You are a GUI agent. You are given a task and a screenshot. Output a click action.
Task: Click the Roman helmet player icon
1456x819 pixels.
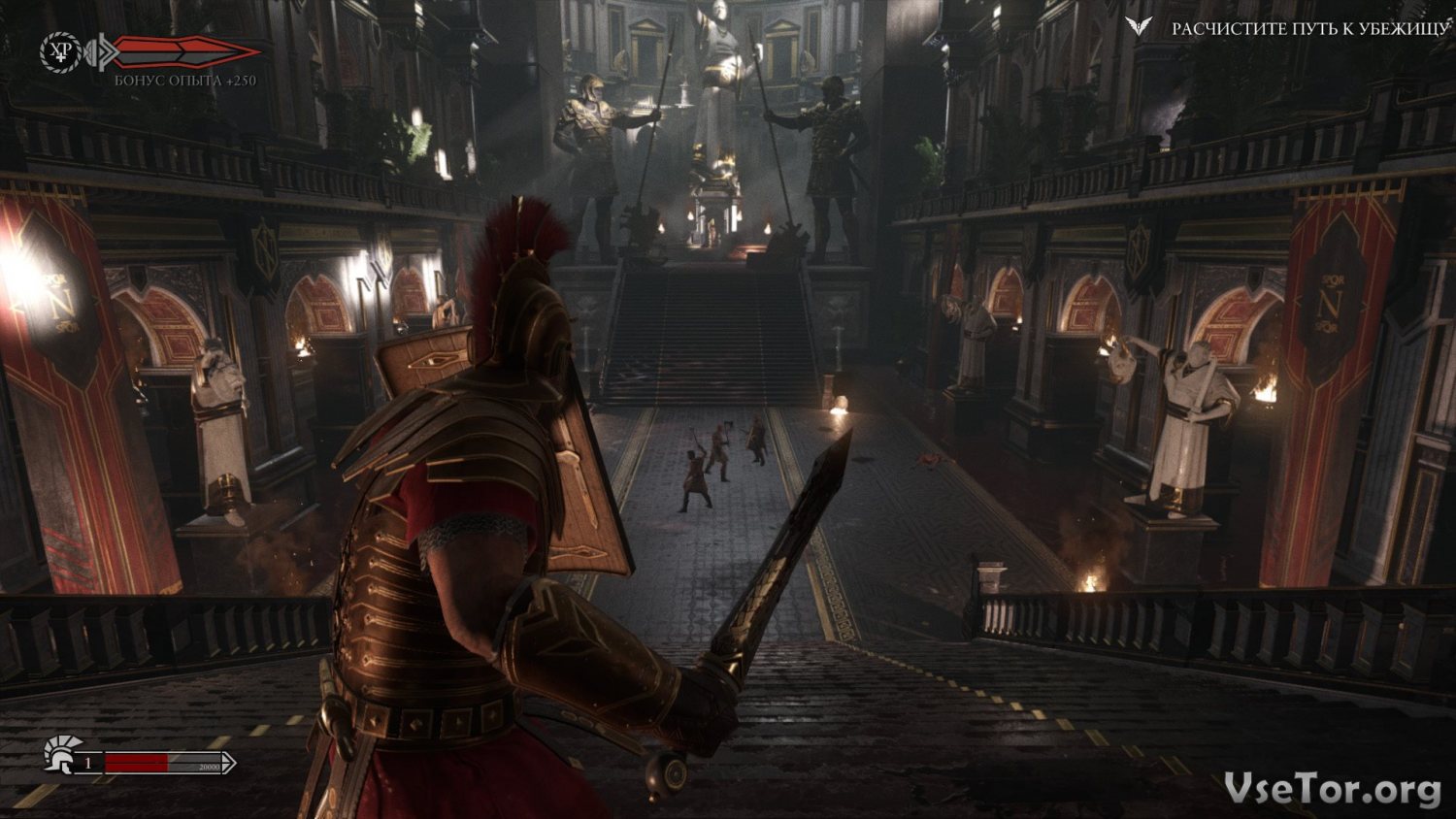pos(60,754)
